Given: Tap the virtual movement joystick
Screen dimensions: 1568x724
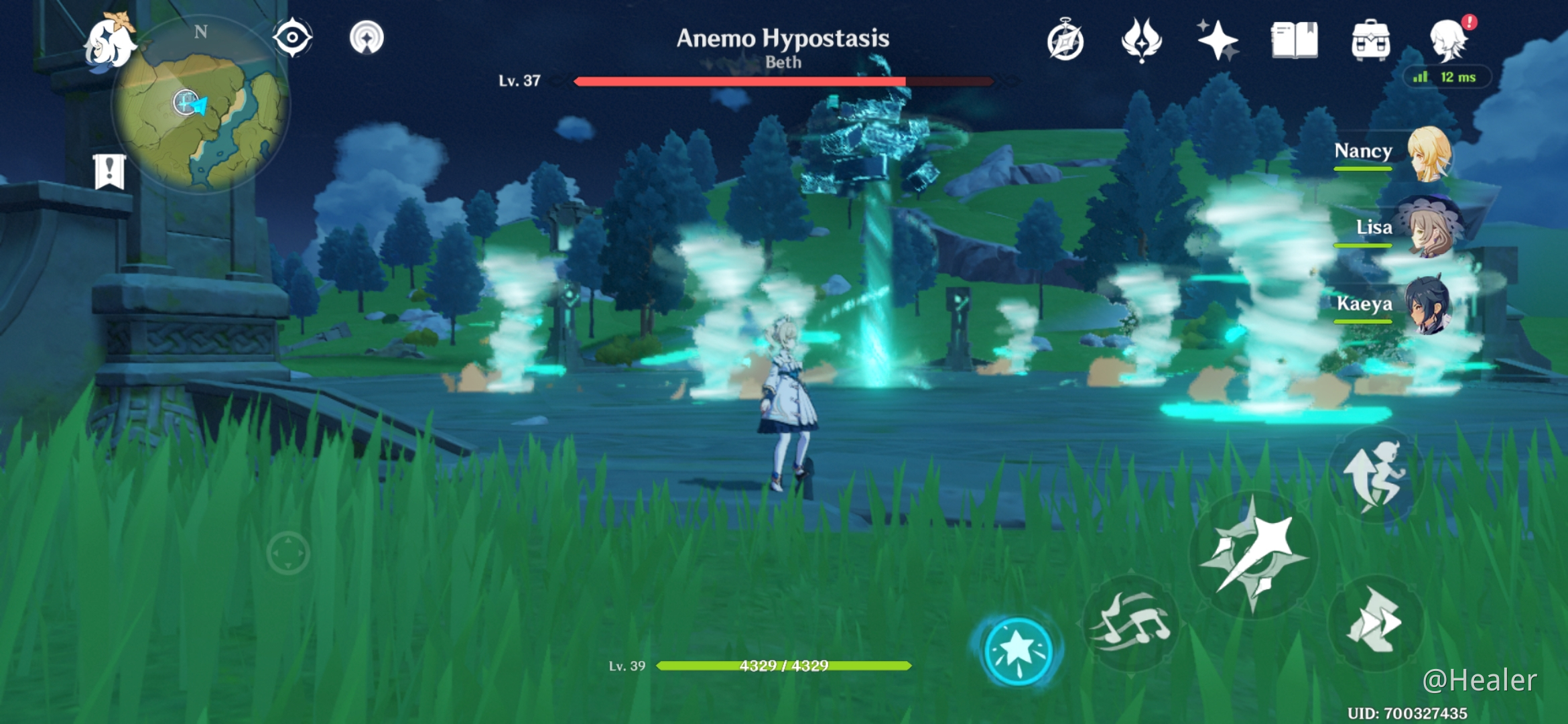Looking at the screenshot, I should click(288, 554).
